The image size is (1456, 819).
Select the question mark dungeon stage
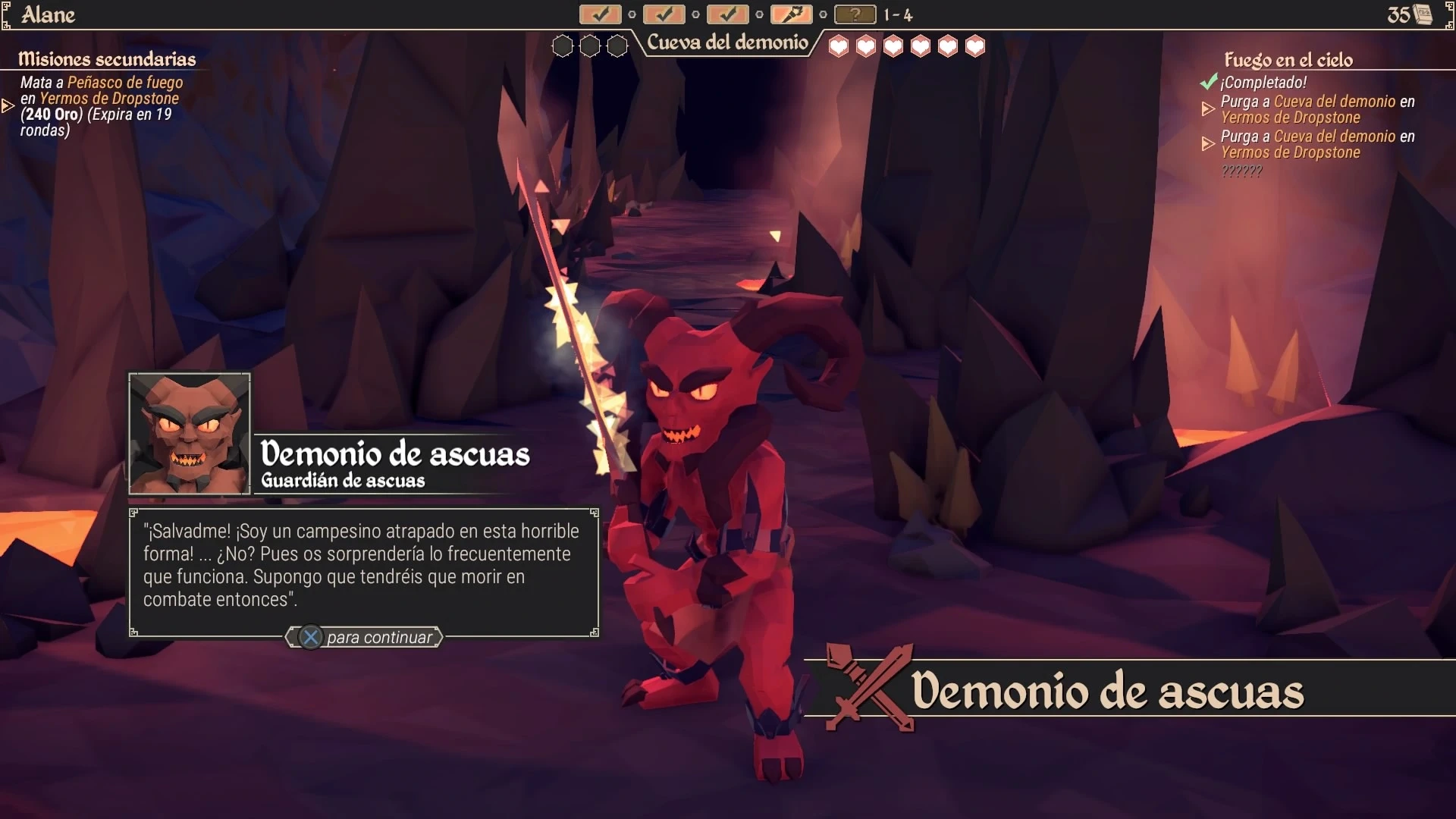click(x=855, y=14)
